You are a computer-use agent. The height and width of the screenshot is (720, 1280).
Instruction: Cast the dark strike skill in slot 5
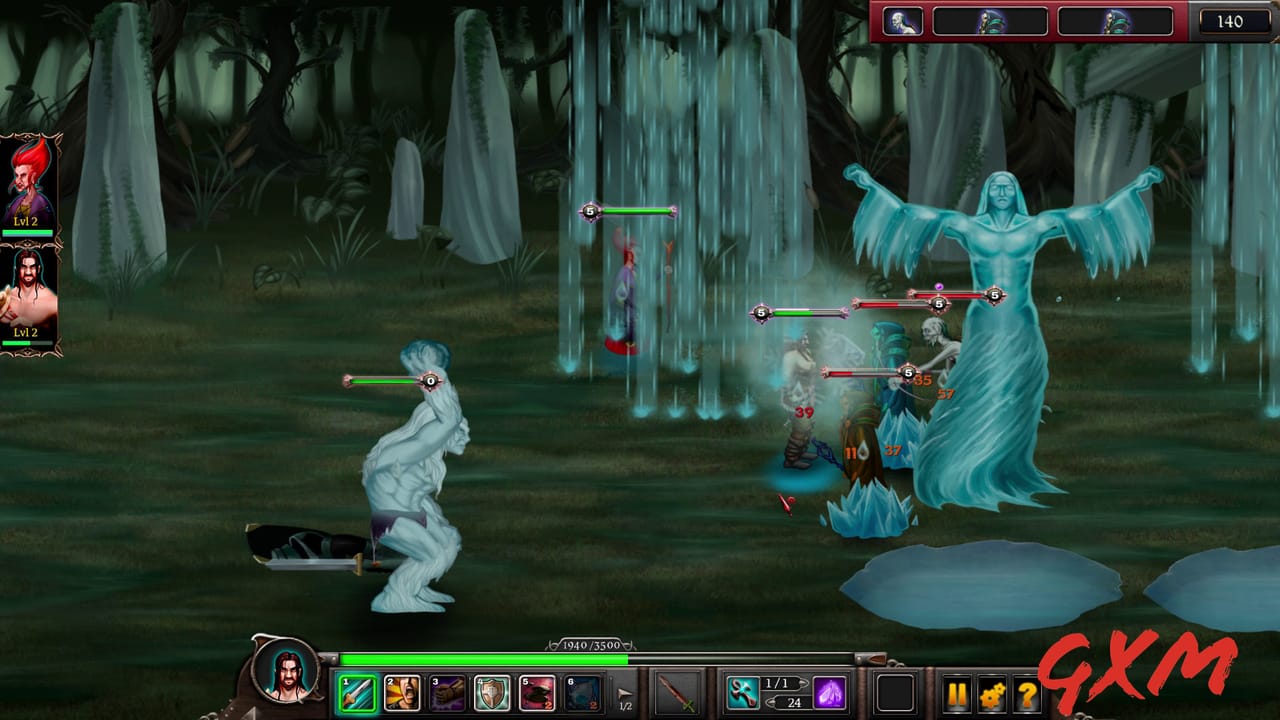point(537,692)
